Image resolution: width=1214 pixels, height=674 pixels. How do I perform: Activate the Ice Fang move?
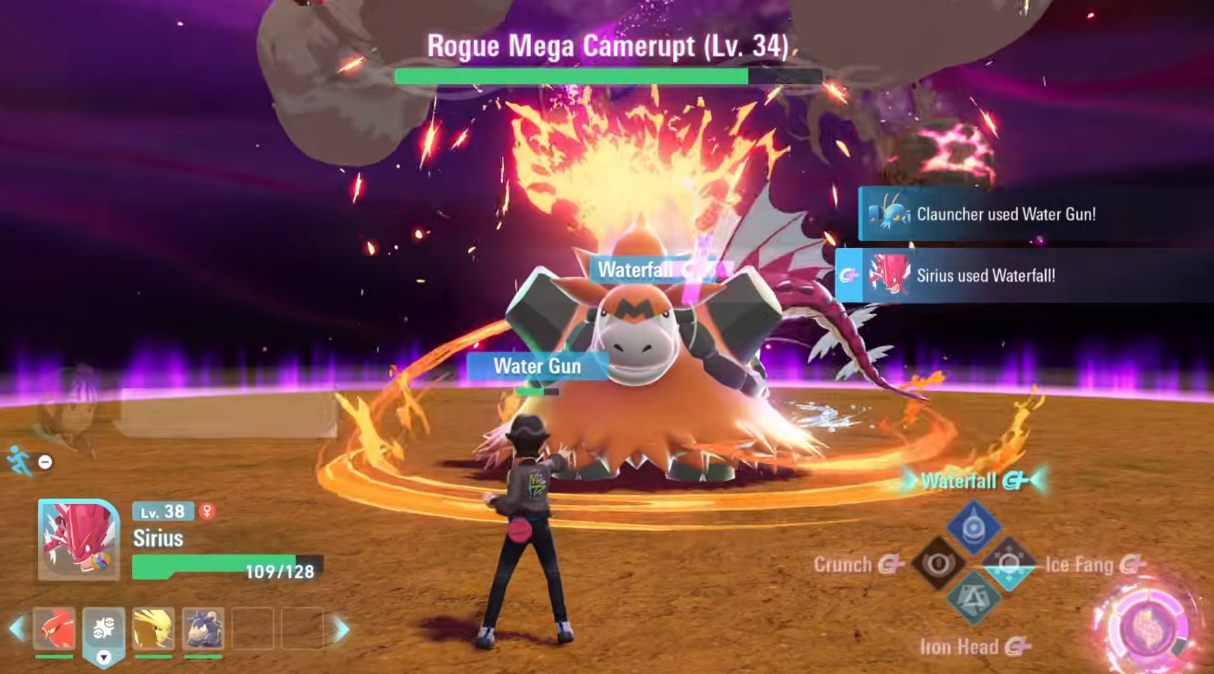point(1008,564)
